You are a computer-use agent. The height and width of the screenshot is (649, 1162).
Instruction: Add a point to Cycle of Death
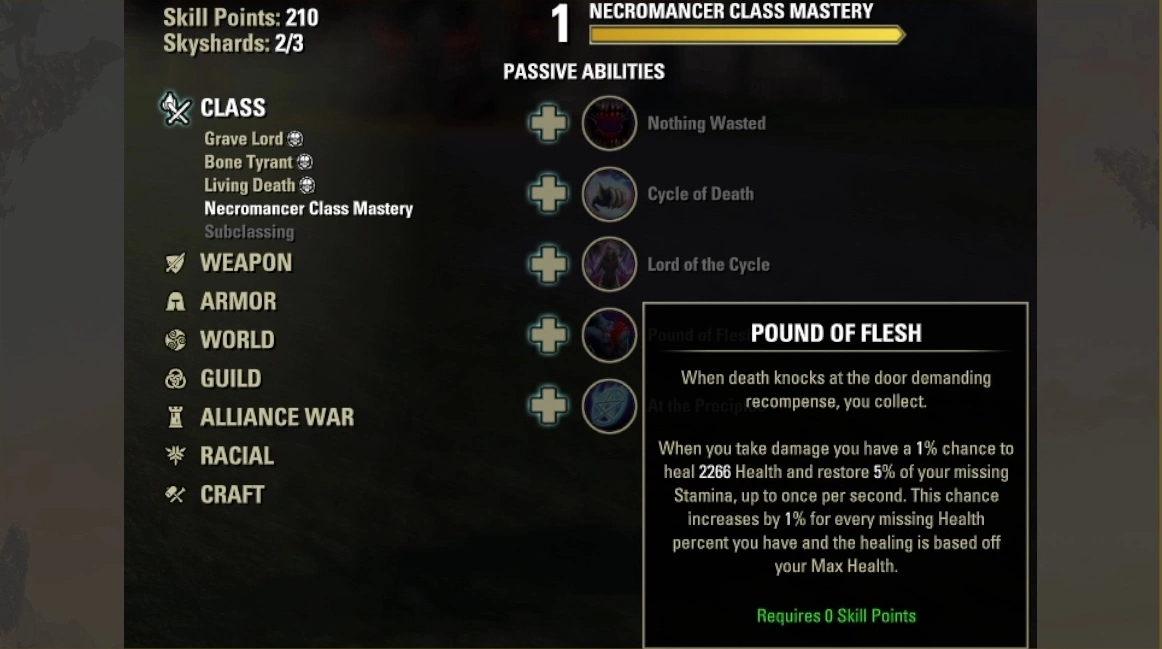(548, 194)
